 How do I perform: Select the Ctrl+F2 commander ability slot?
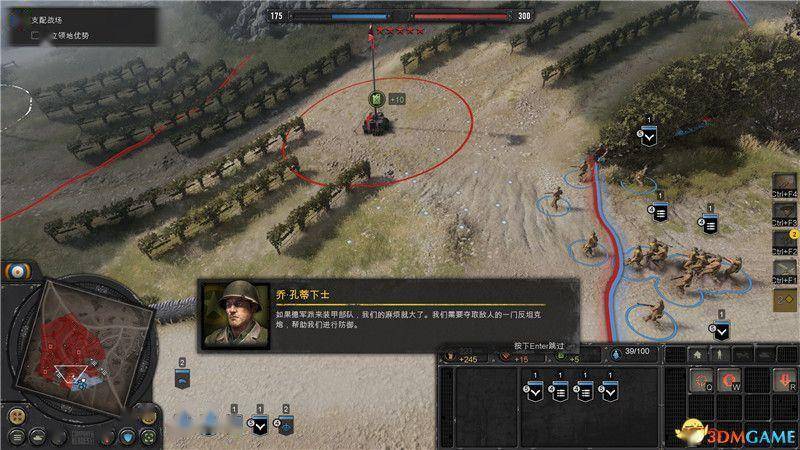click(783, 242)
